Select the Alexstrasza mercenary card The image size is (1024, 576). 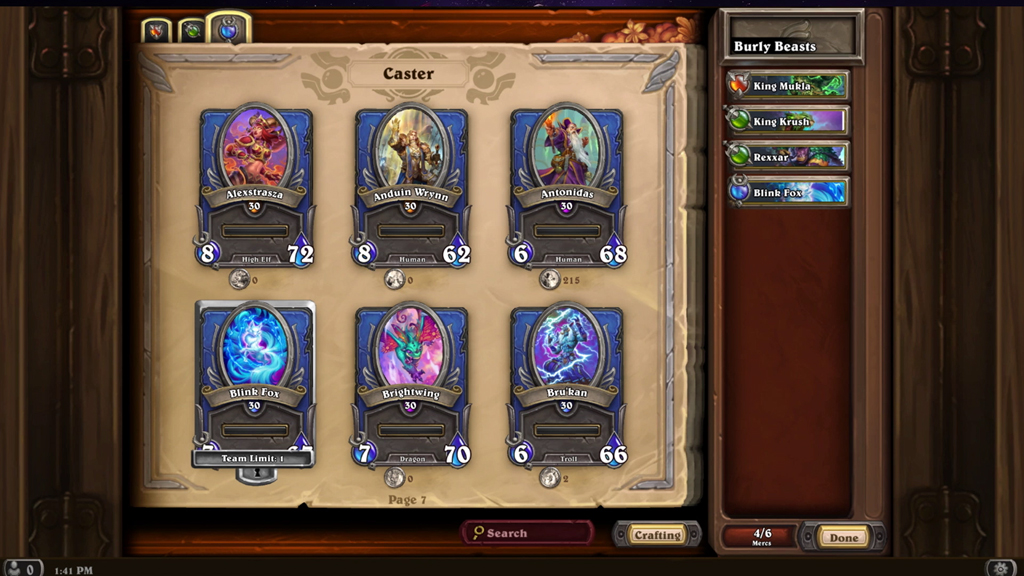pos(255,185)
